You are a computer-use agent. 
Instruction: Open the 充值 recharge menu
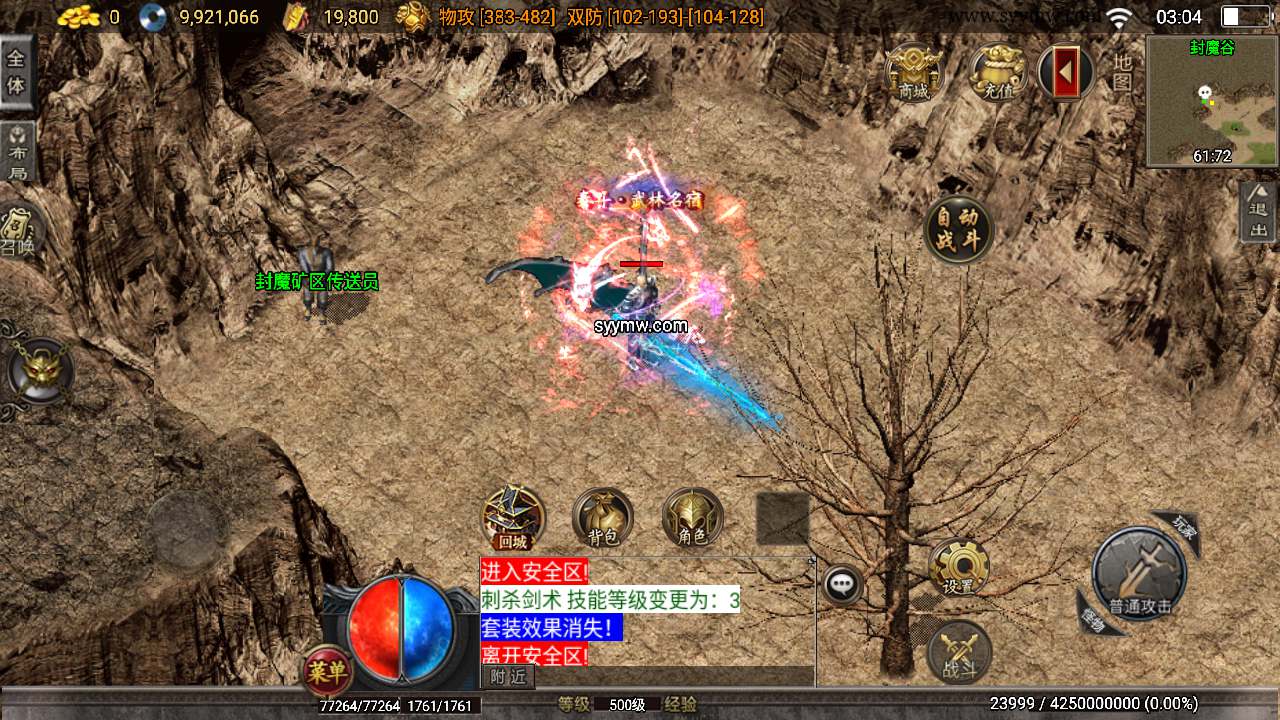point(996,72)
